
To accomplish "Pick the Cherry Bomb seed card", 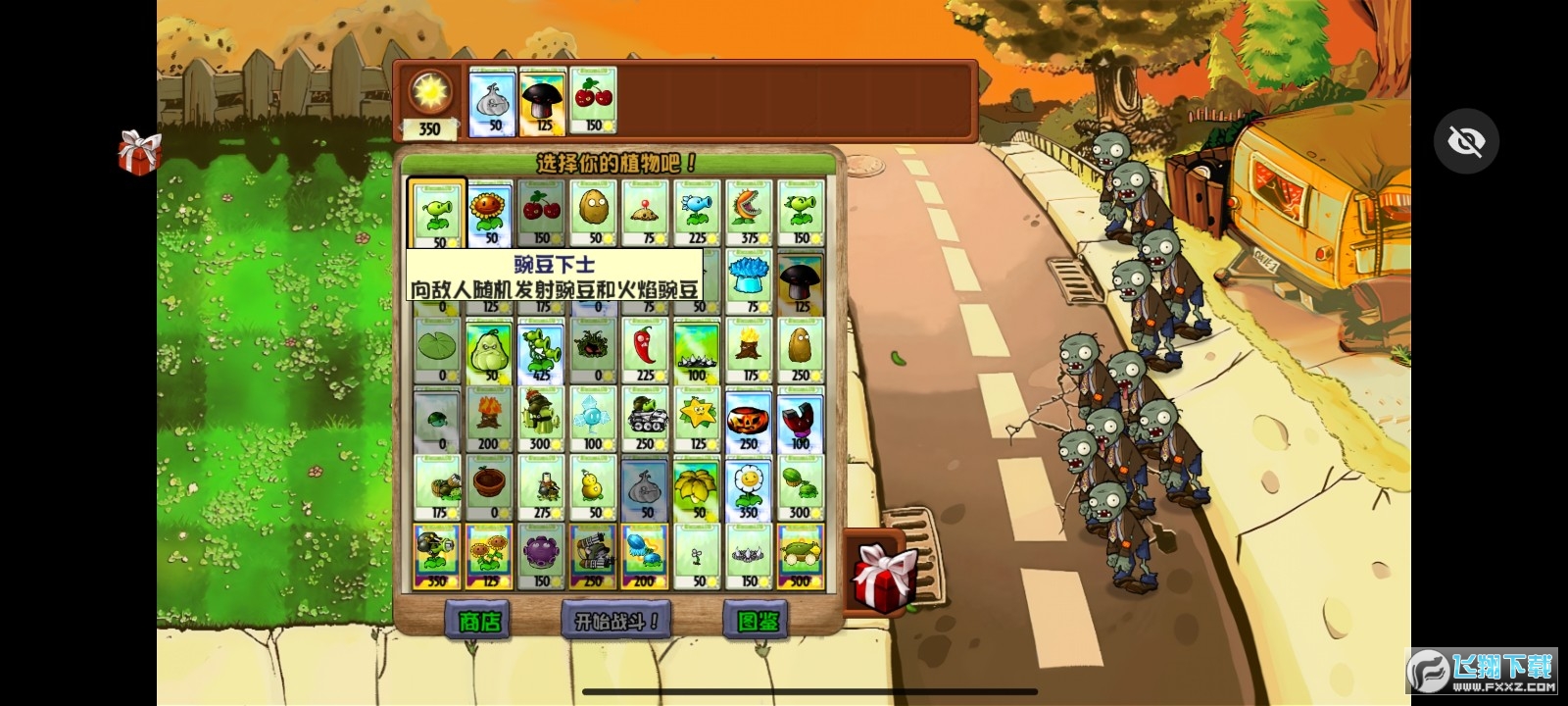I will [540, 211].
